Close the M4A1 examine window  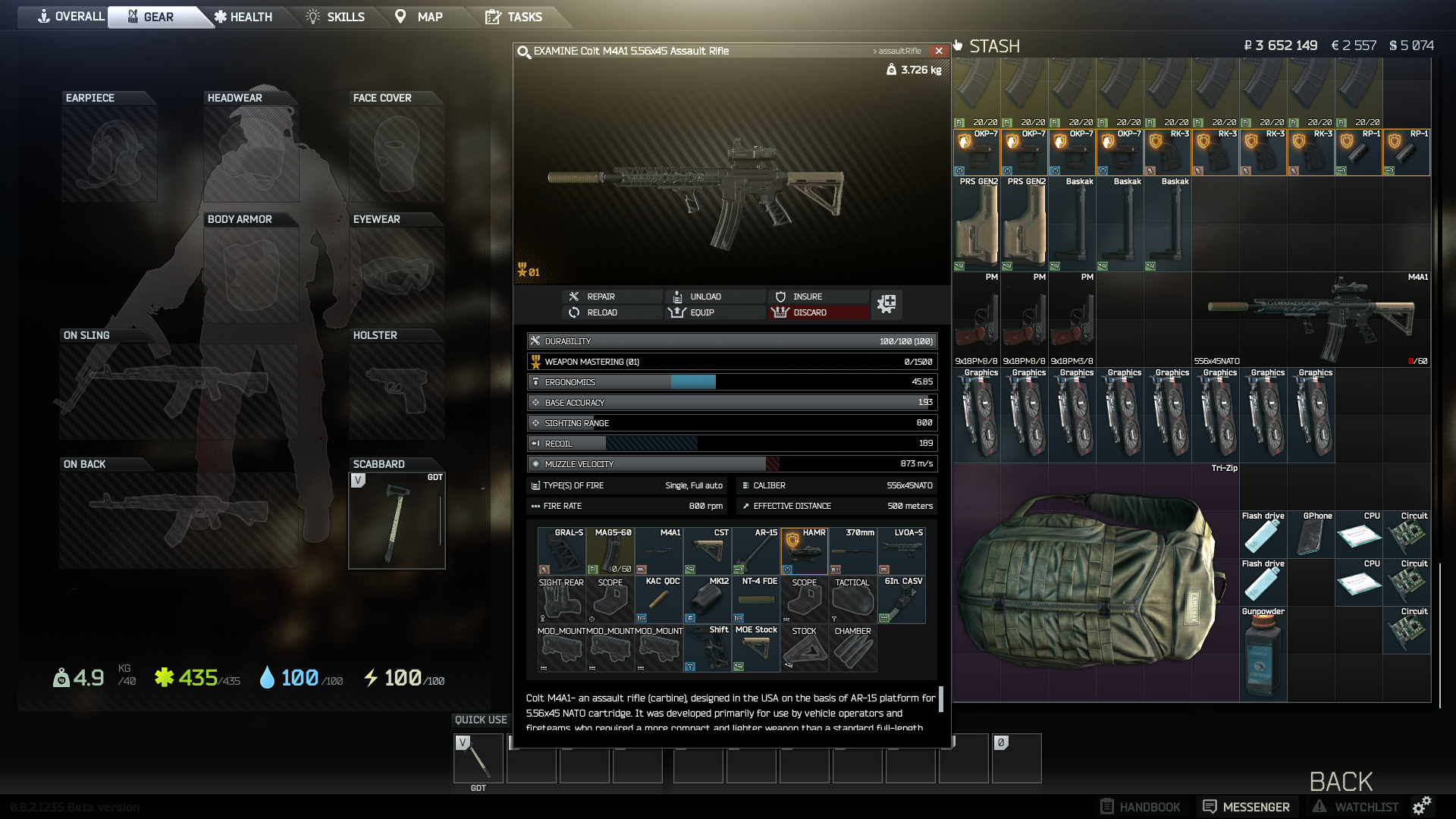point(939,51)
